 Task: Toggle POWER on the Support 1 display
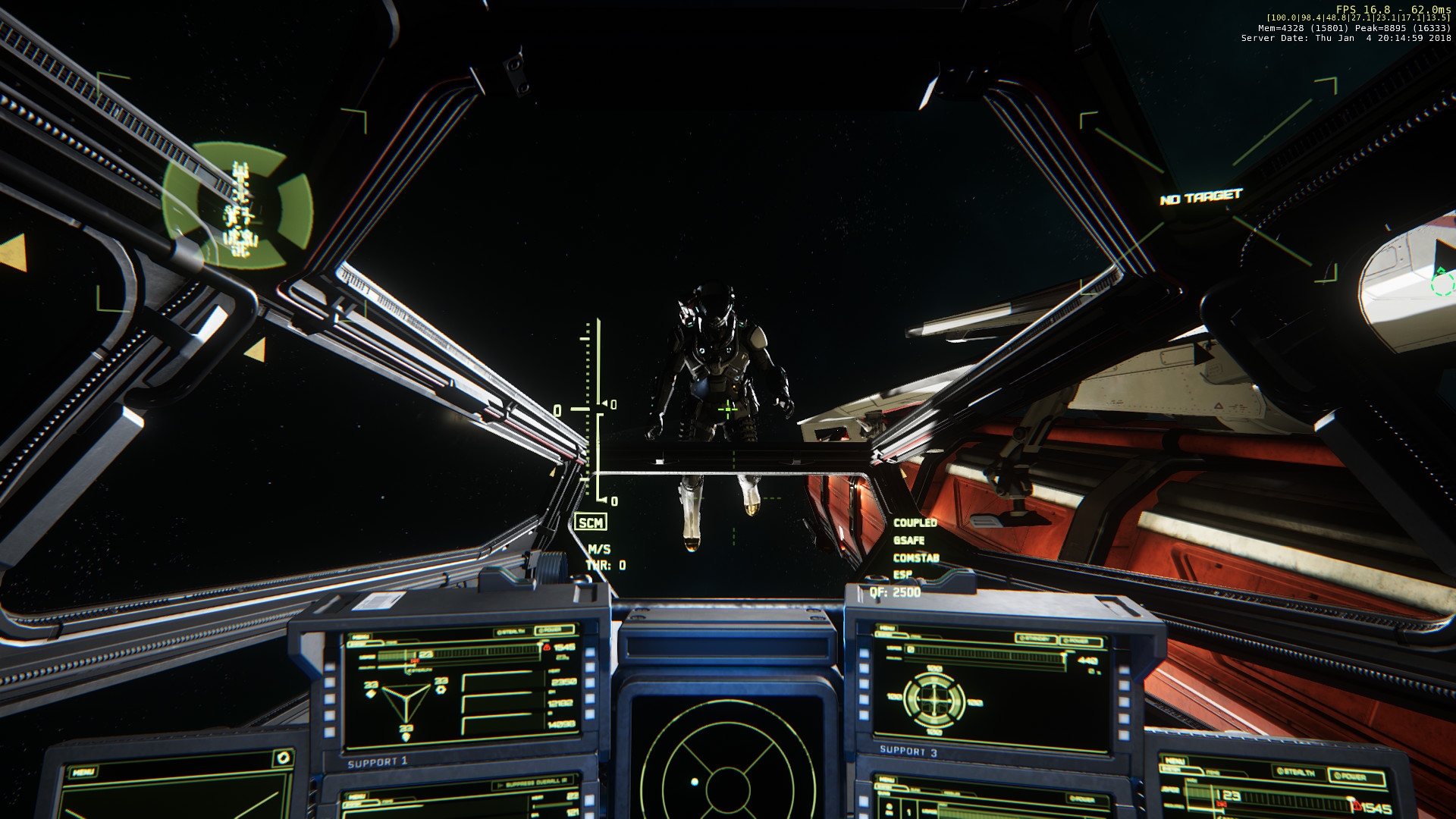click(554, 630)
